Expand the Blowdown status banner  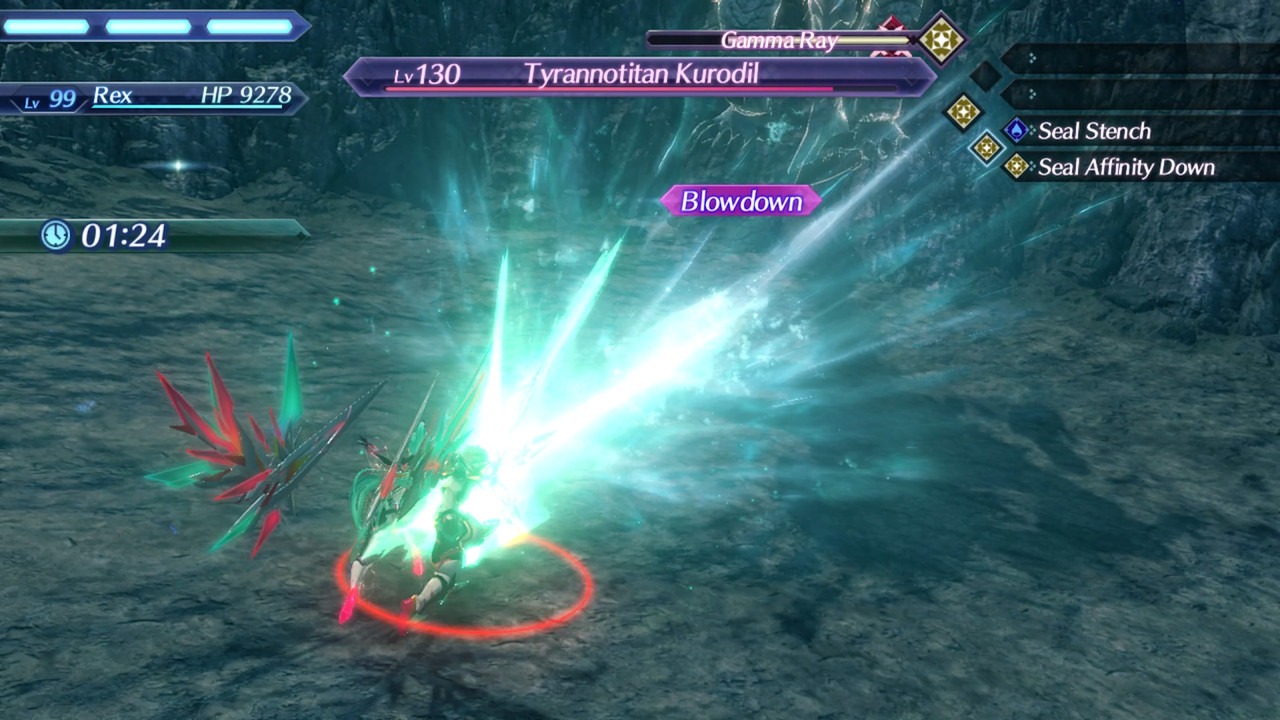tap(740, 201)
